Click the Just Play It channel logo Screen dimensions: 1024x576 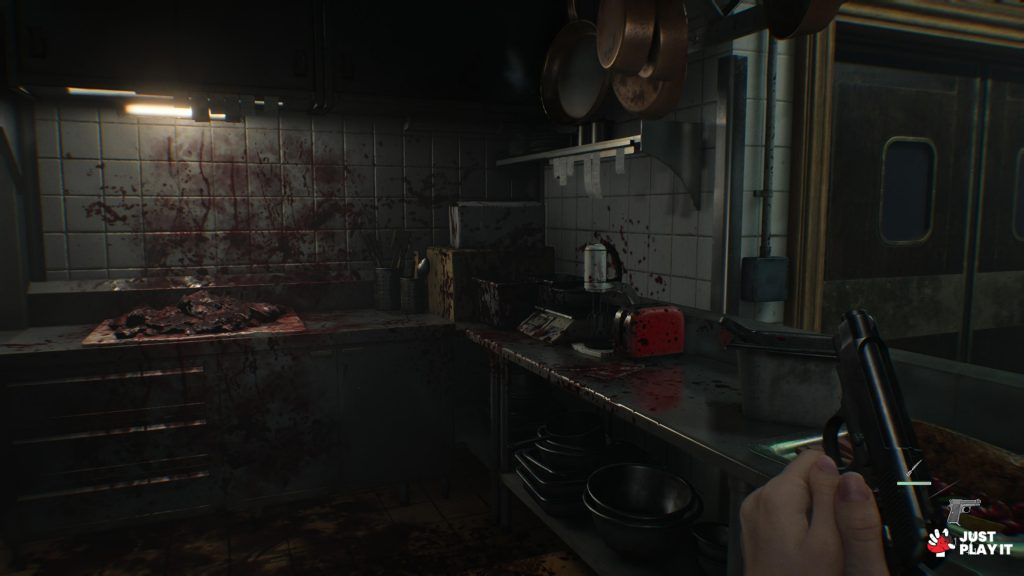pos(968,541)
